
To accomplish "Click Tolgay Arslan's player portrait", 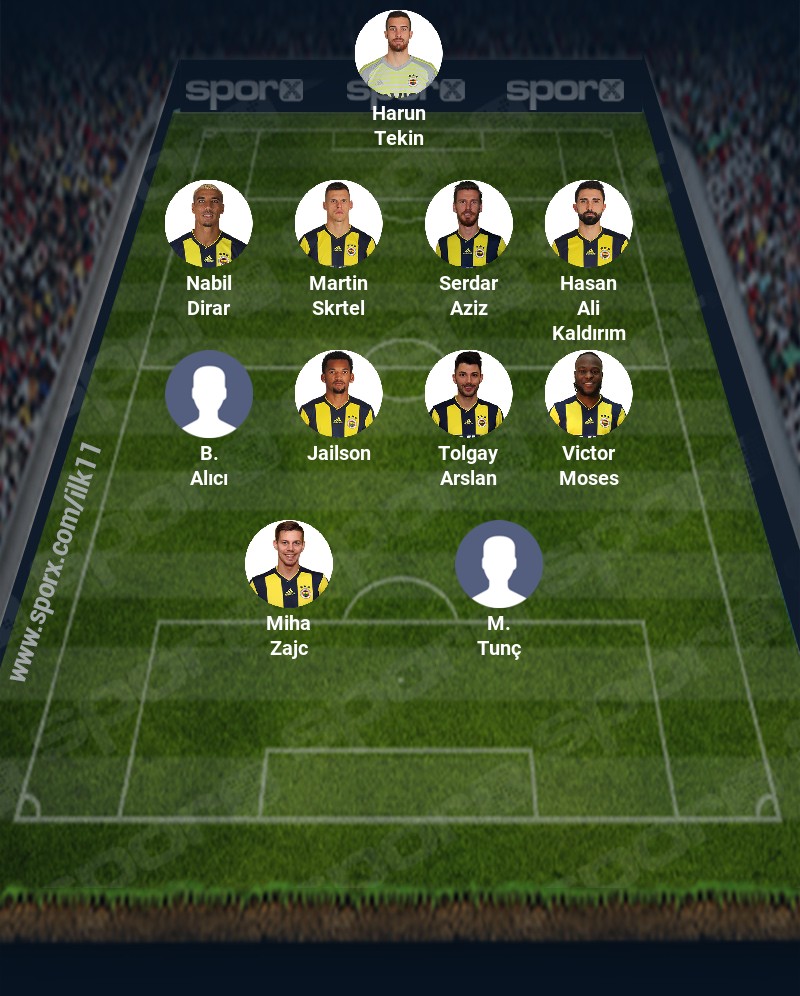I will pyautogui.click(x=469, y=394).
